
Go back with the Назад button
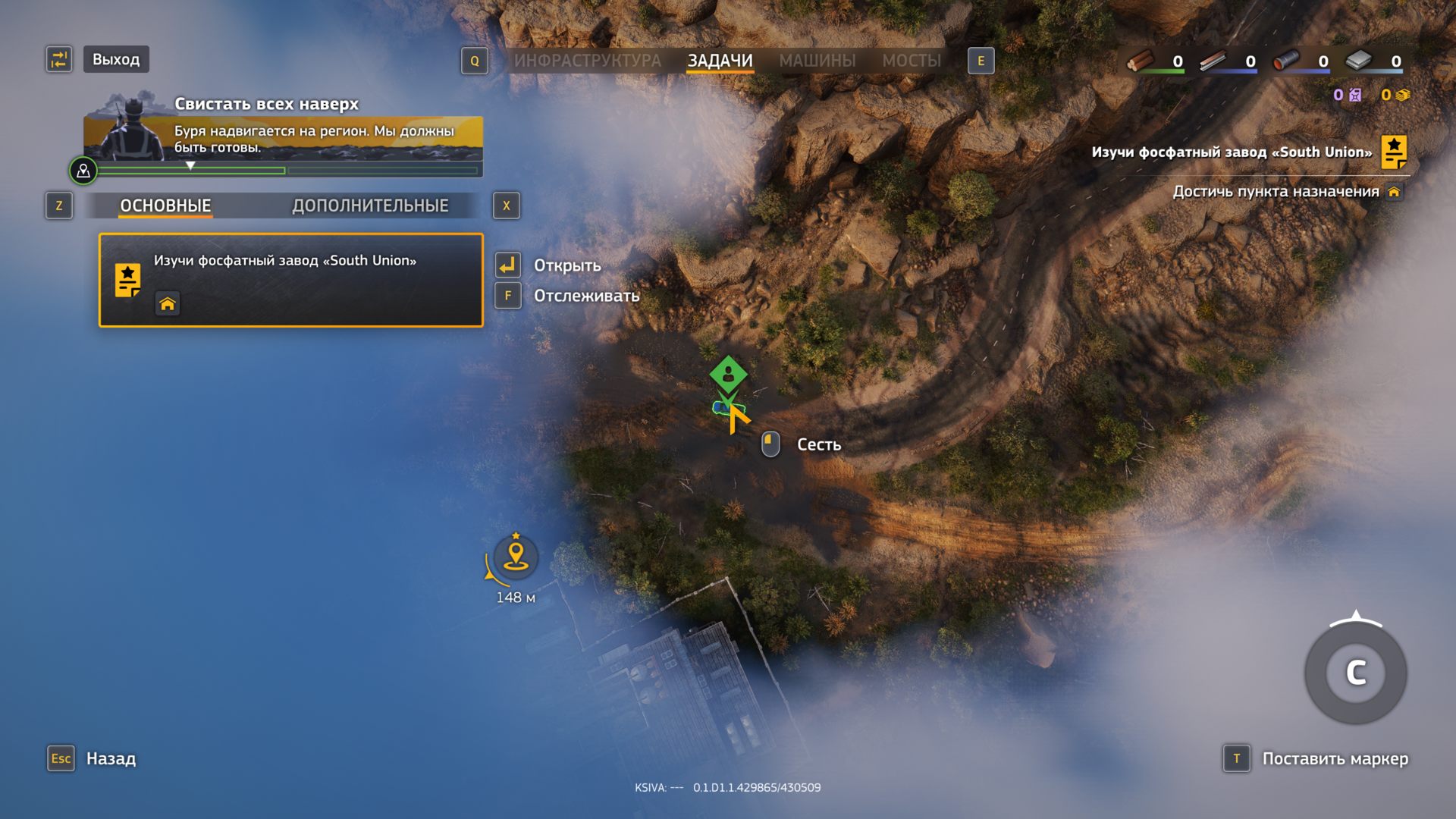[x=110, y=758]
